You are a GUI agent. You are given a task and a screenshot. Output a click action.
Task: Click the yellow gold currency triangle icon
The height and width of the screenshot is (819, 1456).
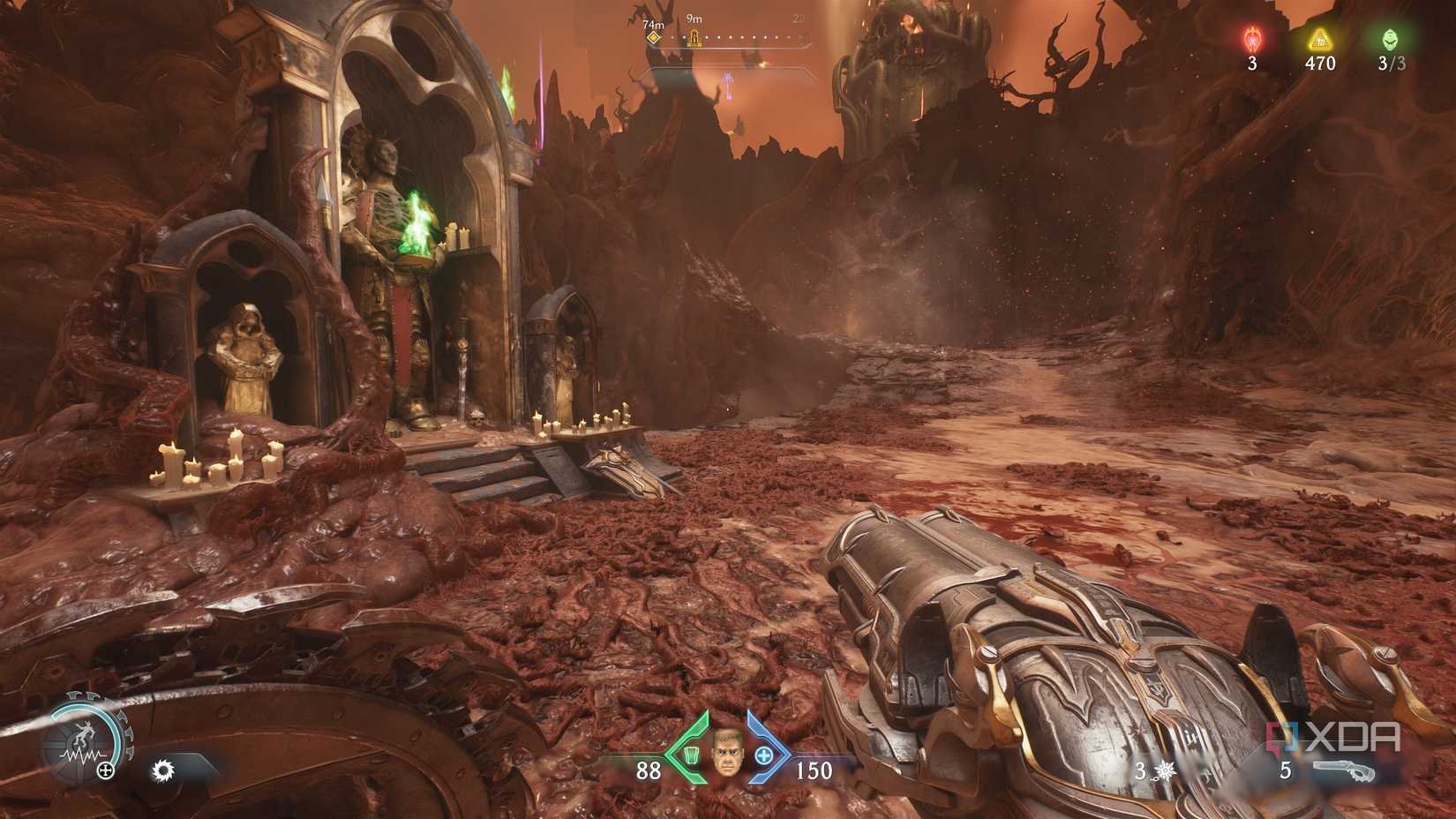pyautogui.click(x=1318, y=40)
